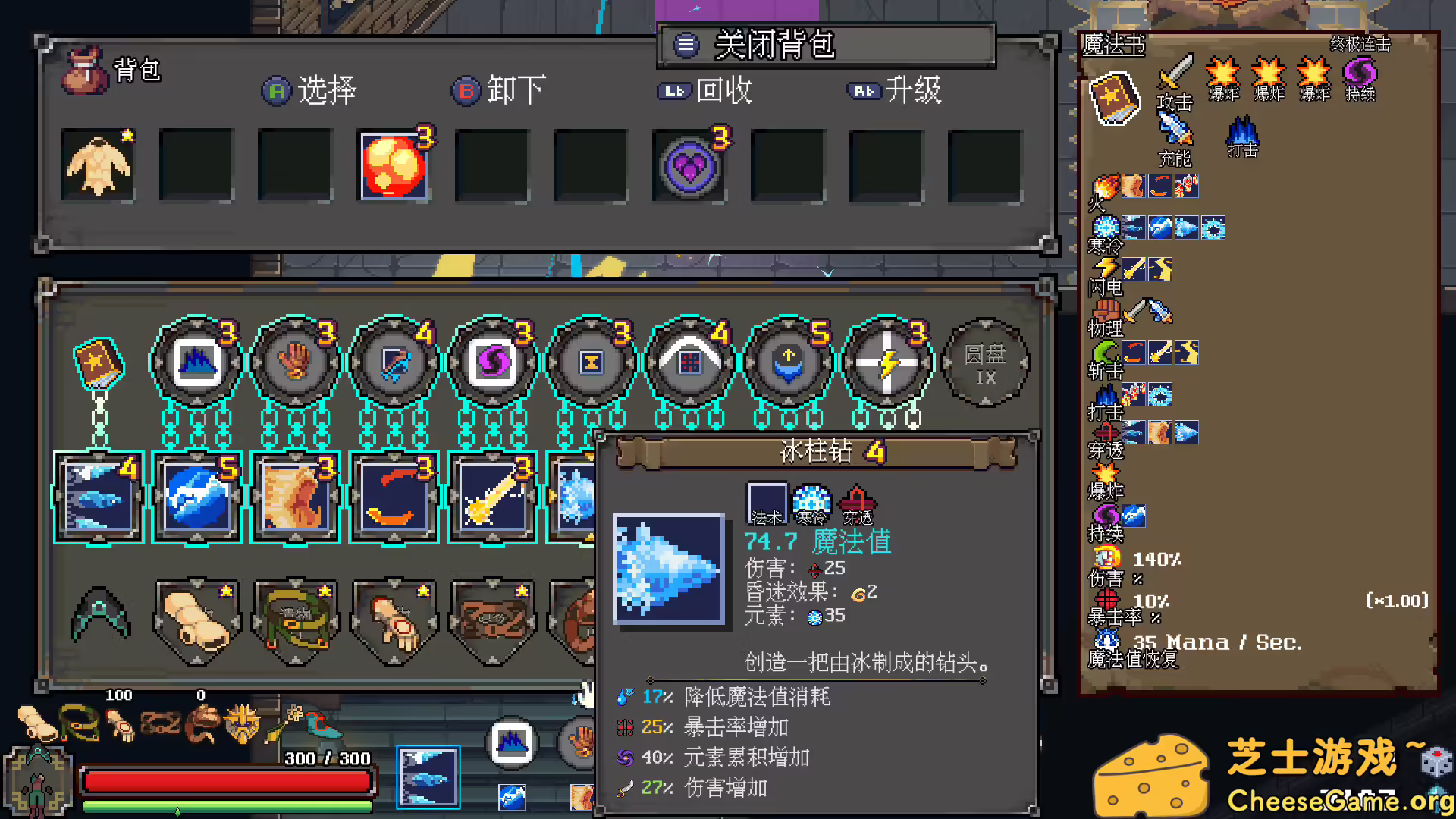
Task: Click the 关闭背包 close backpack button
Action: click(x=773, y=45)
